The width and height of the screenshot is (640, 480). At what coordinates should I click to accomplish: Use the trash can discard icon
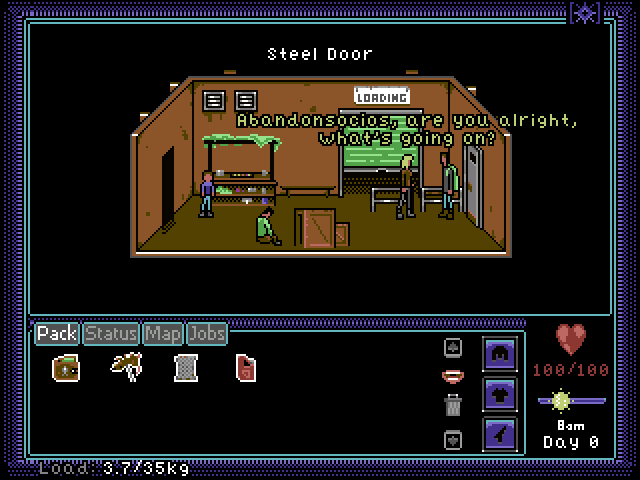[453, 405]
